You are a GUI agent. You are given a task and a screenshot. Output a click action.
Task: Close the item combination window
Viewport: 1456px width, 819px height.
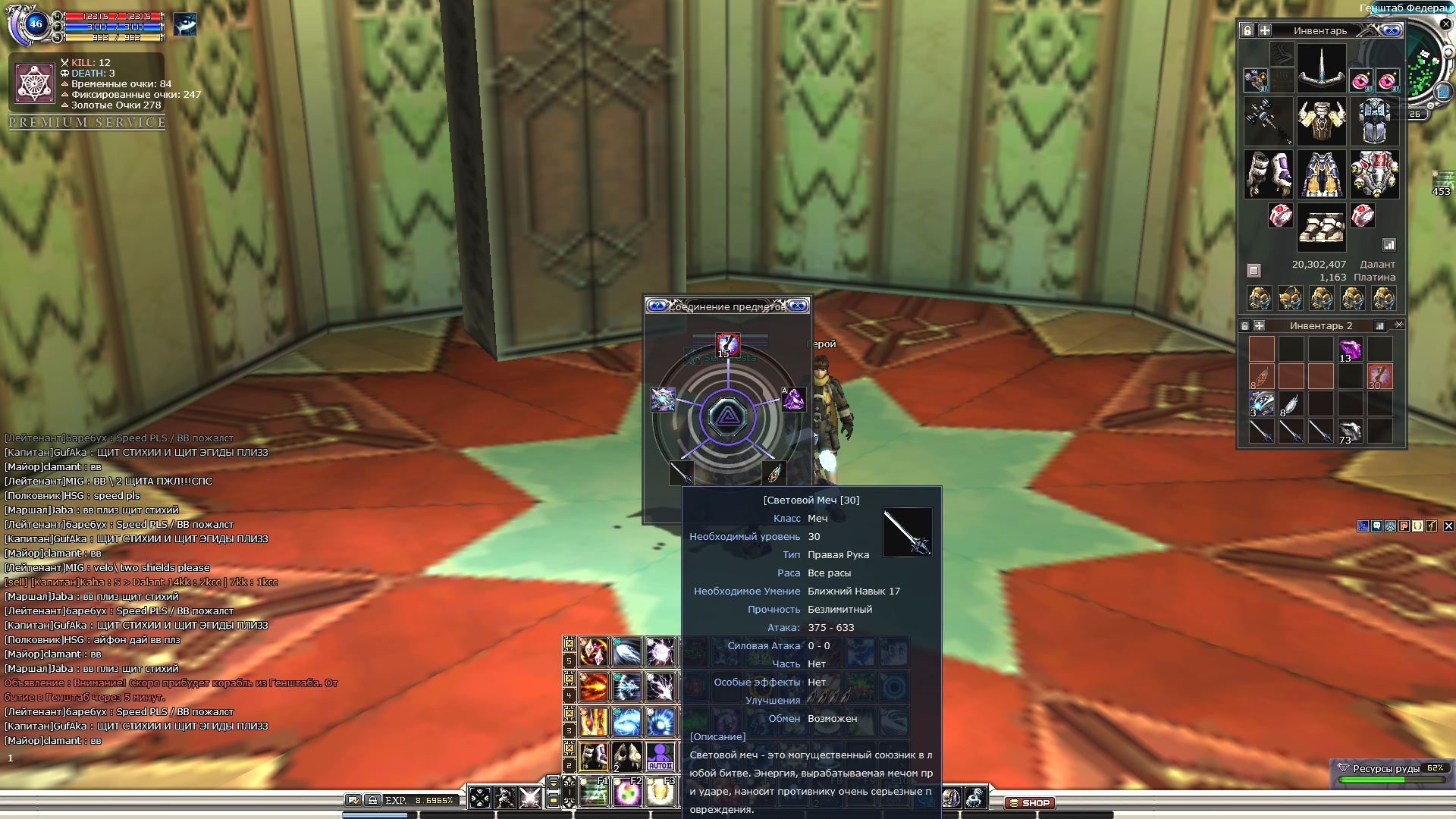point(798,306)
